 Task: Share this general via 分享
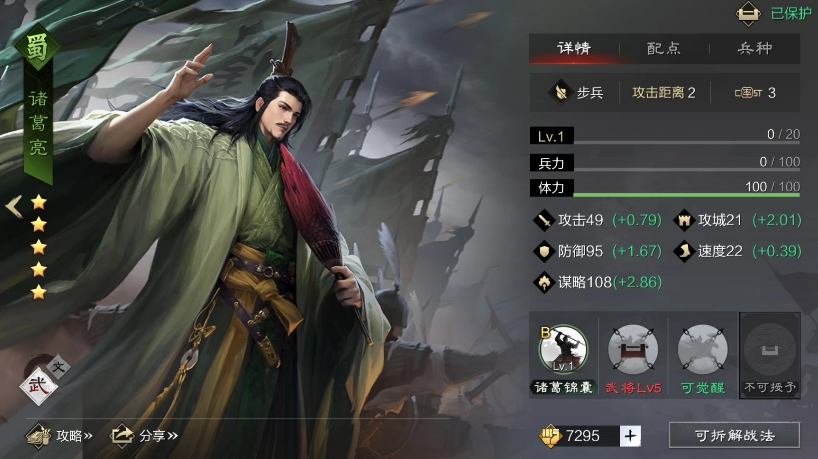[144, 435]
